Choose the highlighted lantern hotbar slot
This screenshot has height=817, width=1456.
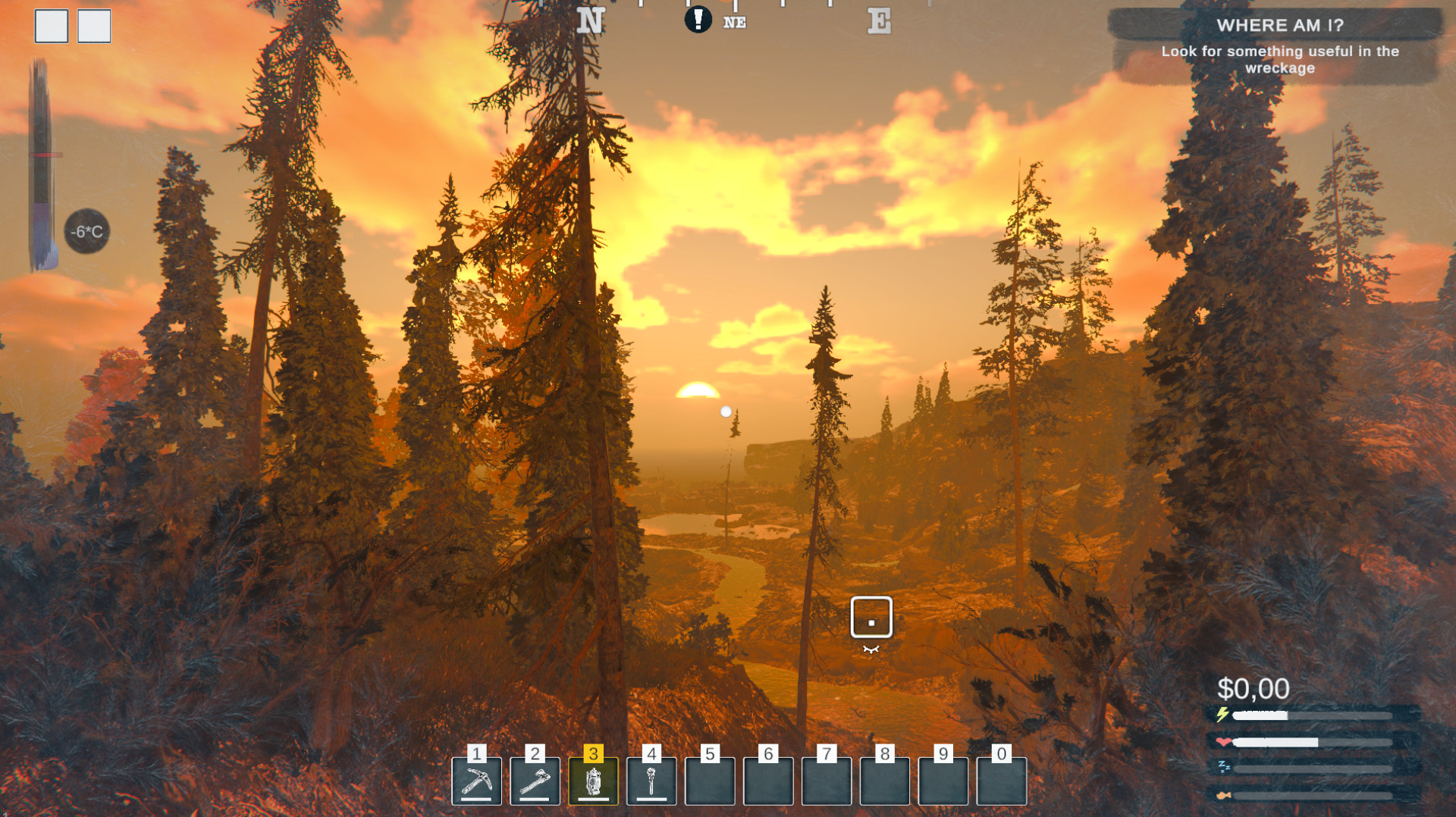pos(593,781)
